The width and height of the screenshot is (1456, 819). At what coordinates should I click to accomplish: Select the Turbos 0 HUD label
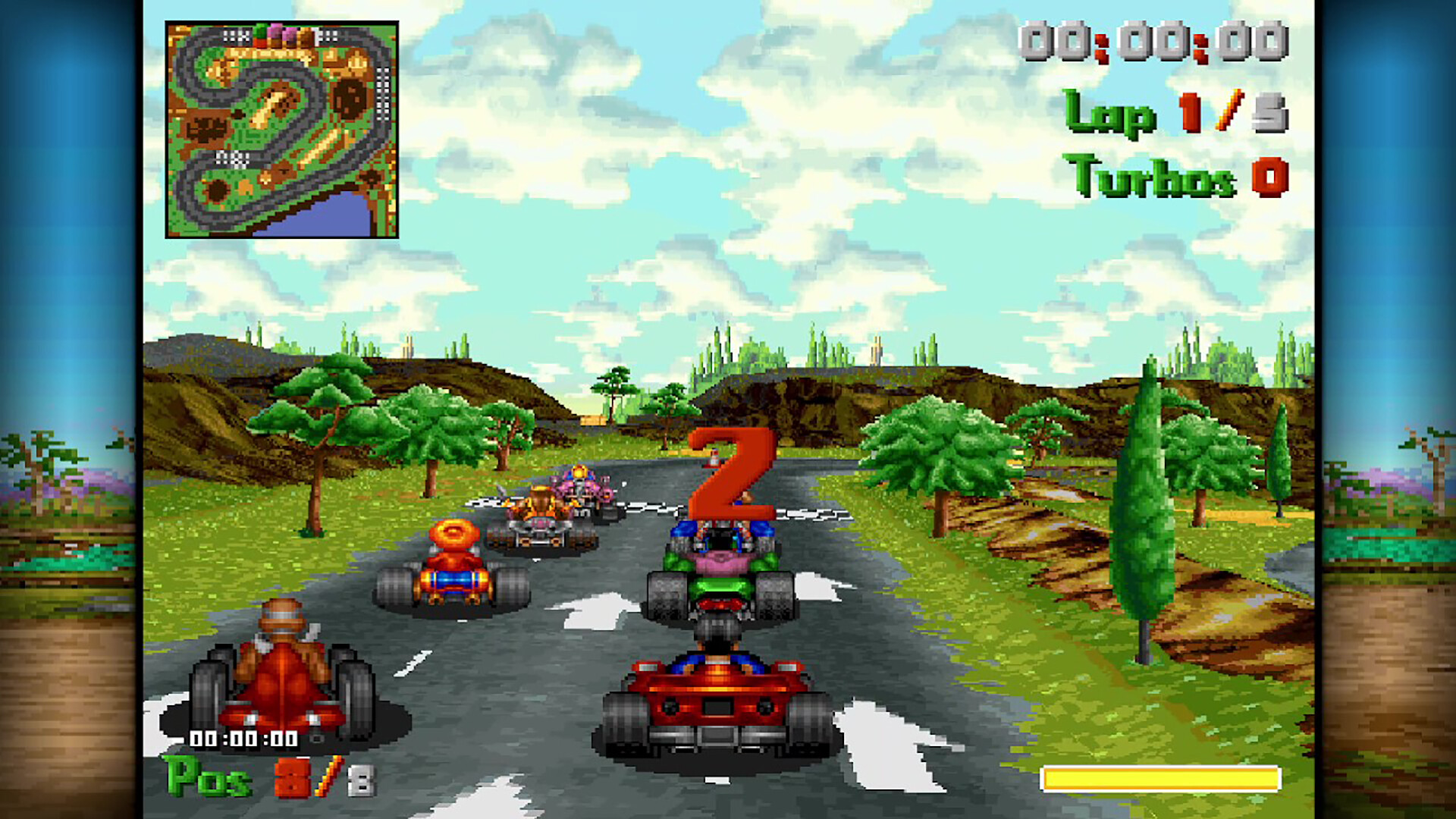[1175, 174]
